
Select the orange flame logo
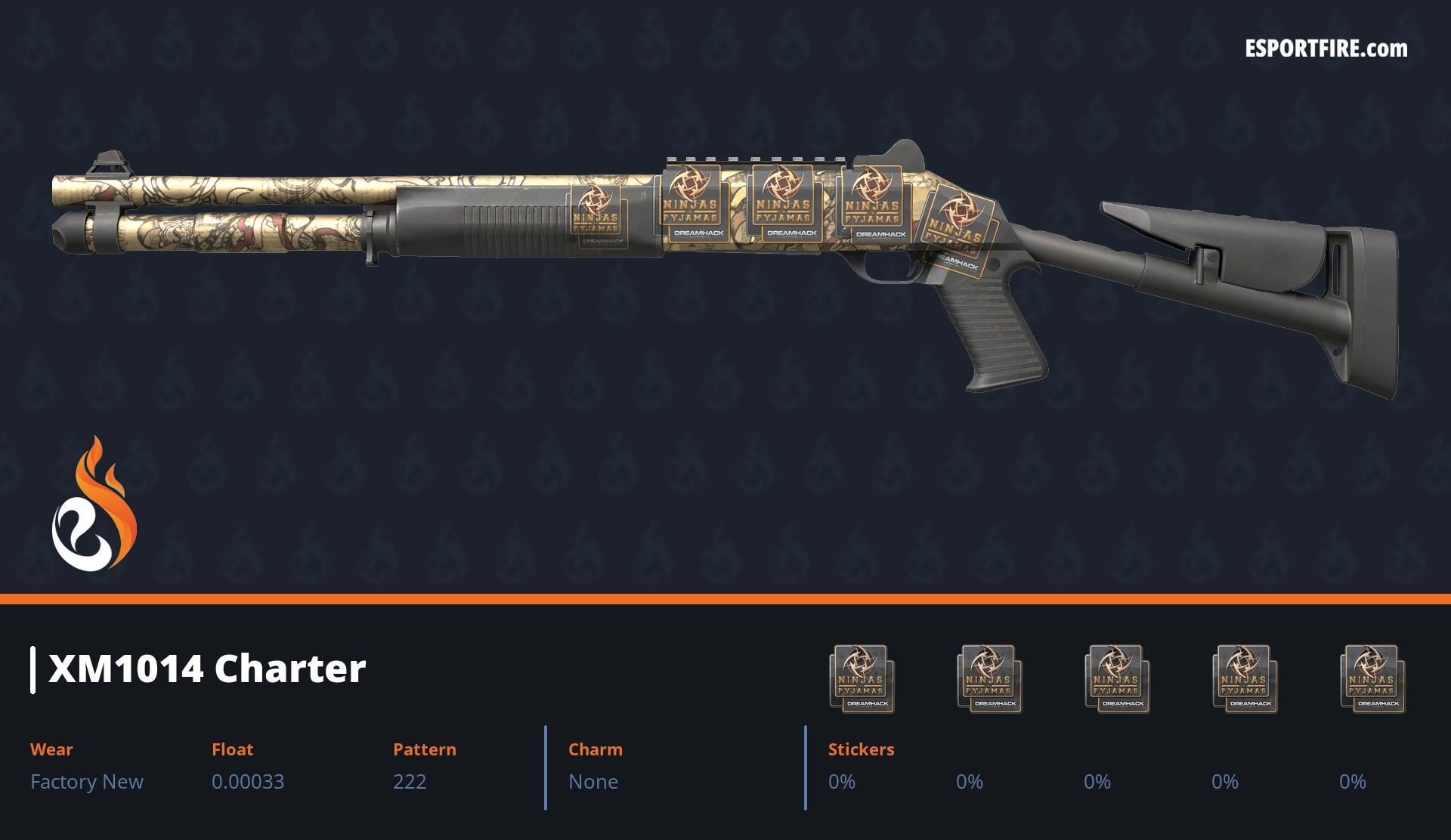pyautogui.click(x=94, y=505)
